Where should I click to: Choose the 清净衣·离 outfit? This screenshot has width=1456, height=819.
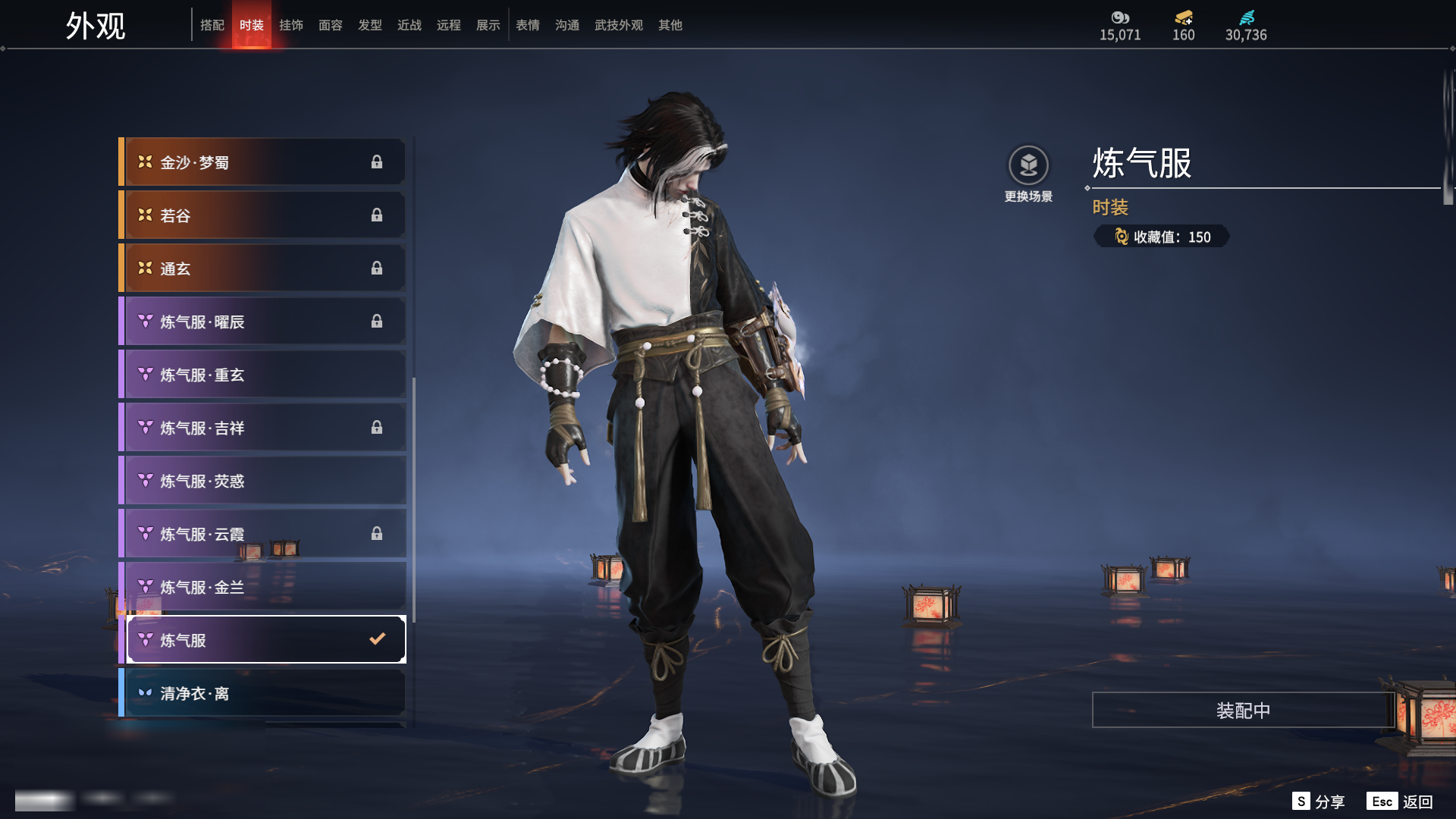[262, 693]
